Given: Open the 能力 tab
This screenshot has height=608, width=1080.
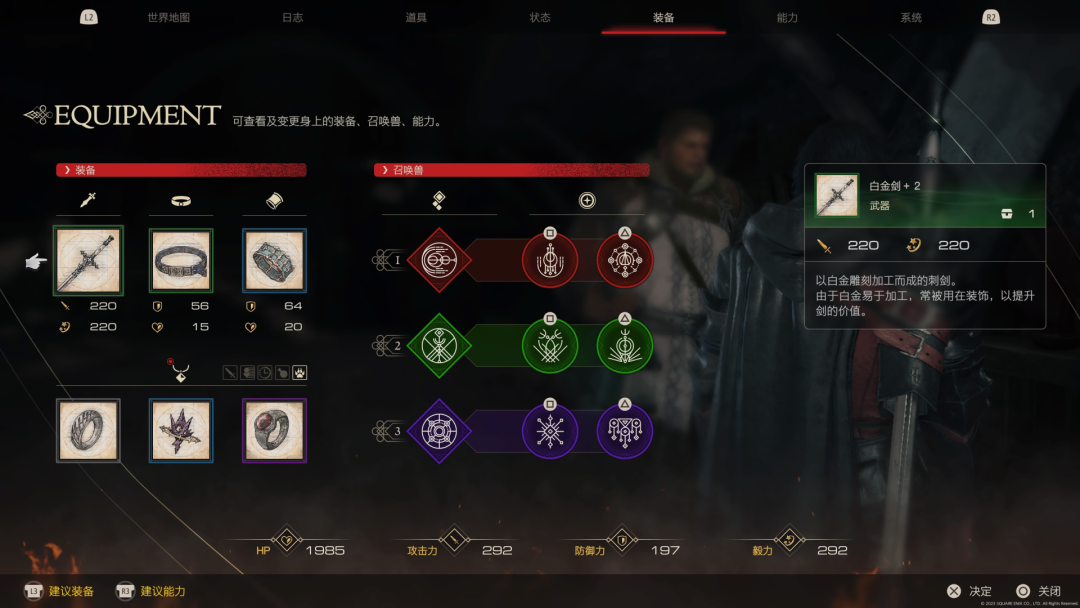Looking at the screenshot, I should click(x=787, y=18).
